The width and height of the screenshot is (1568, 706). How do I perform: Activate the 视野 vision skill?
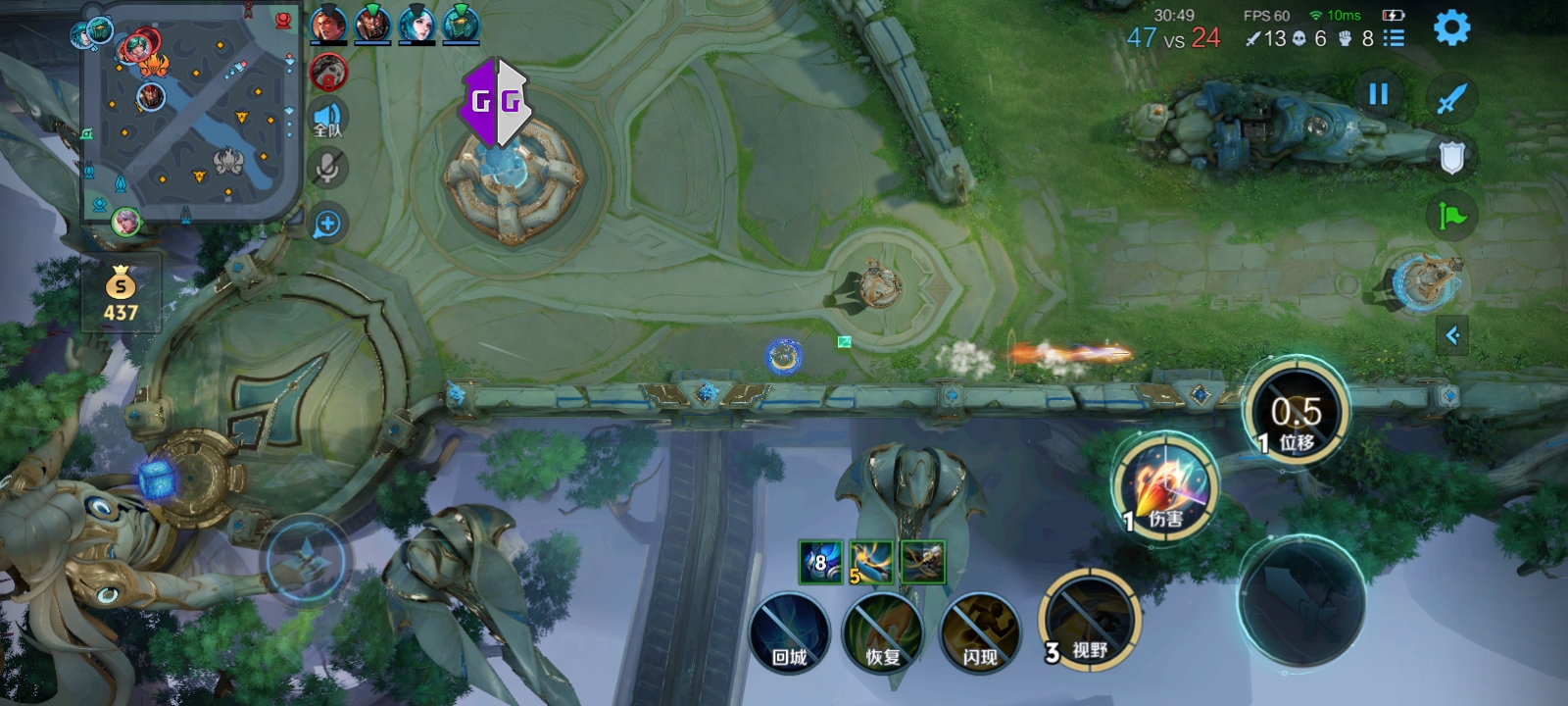coord(1088,620)
